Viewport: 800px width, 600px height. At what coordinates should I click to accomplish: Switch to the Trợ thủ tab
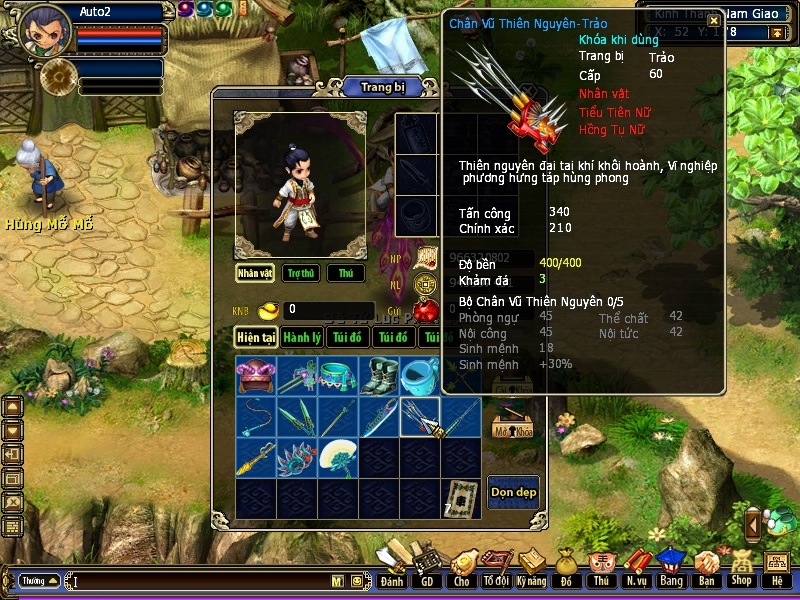point(298,273)
